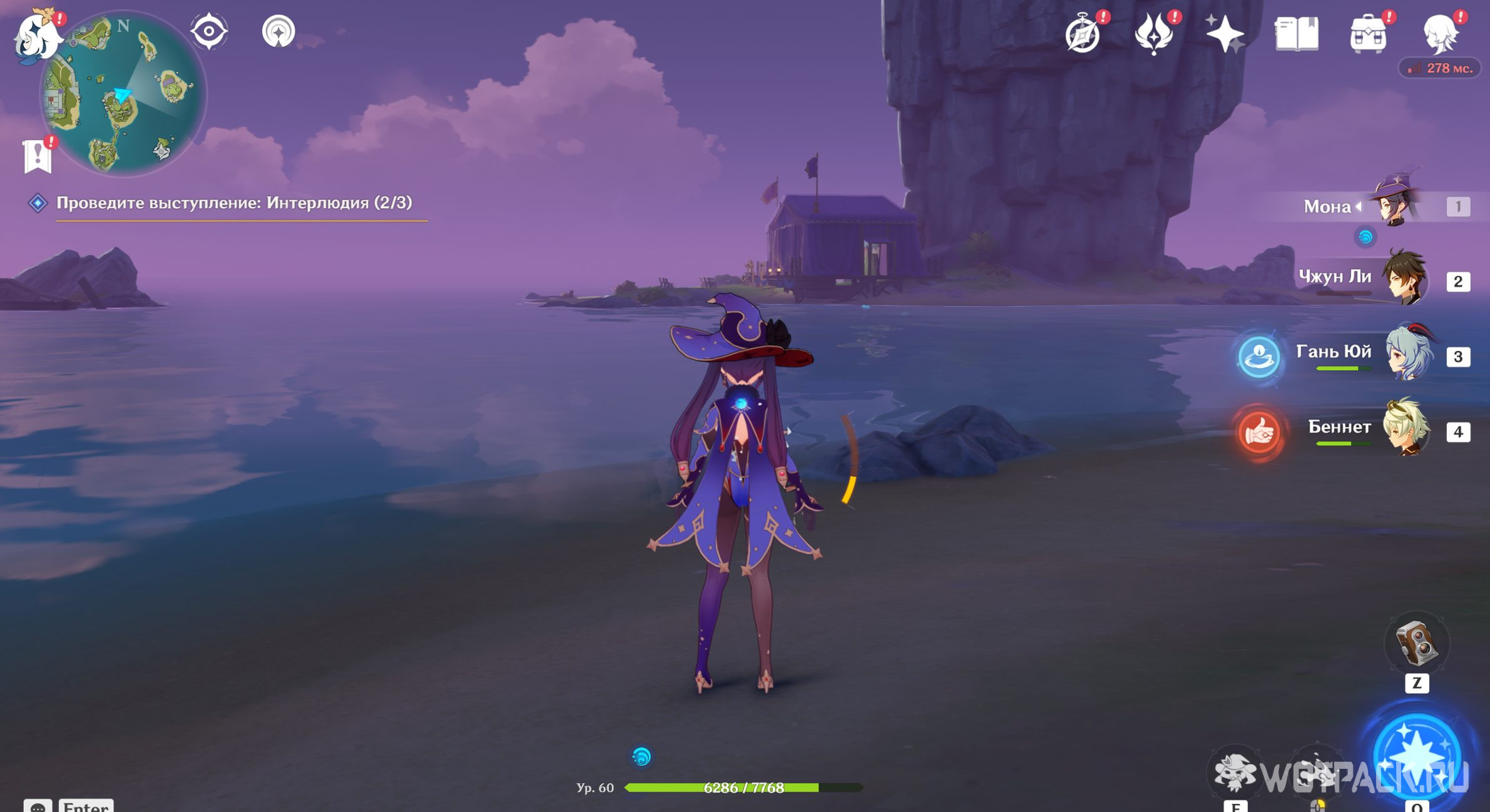The width and height of the screenshot is (1490, 812).
Task: Open the co-op mode icon beside the minimap
Action: [278, 31]
